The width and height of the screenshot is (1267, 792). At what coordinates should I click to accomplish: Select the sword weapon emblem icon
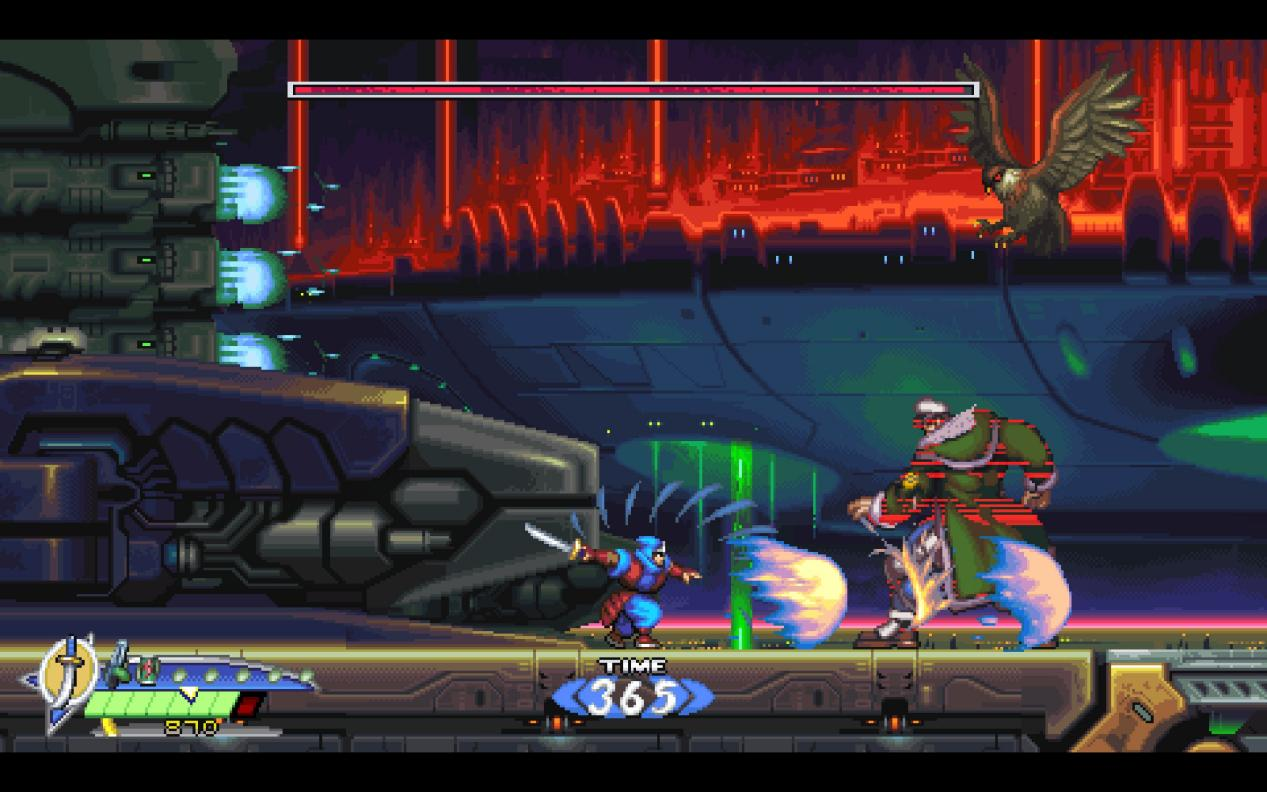(x=70, y=675)
